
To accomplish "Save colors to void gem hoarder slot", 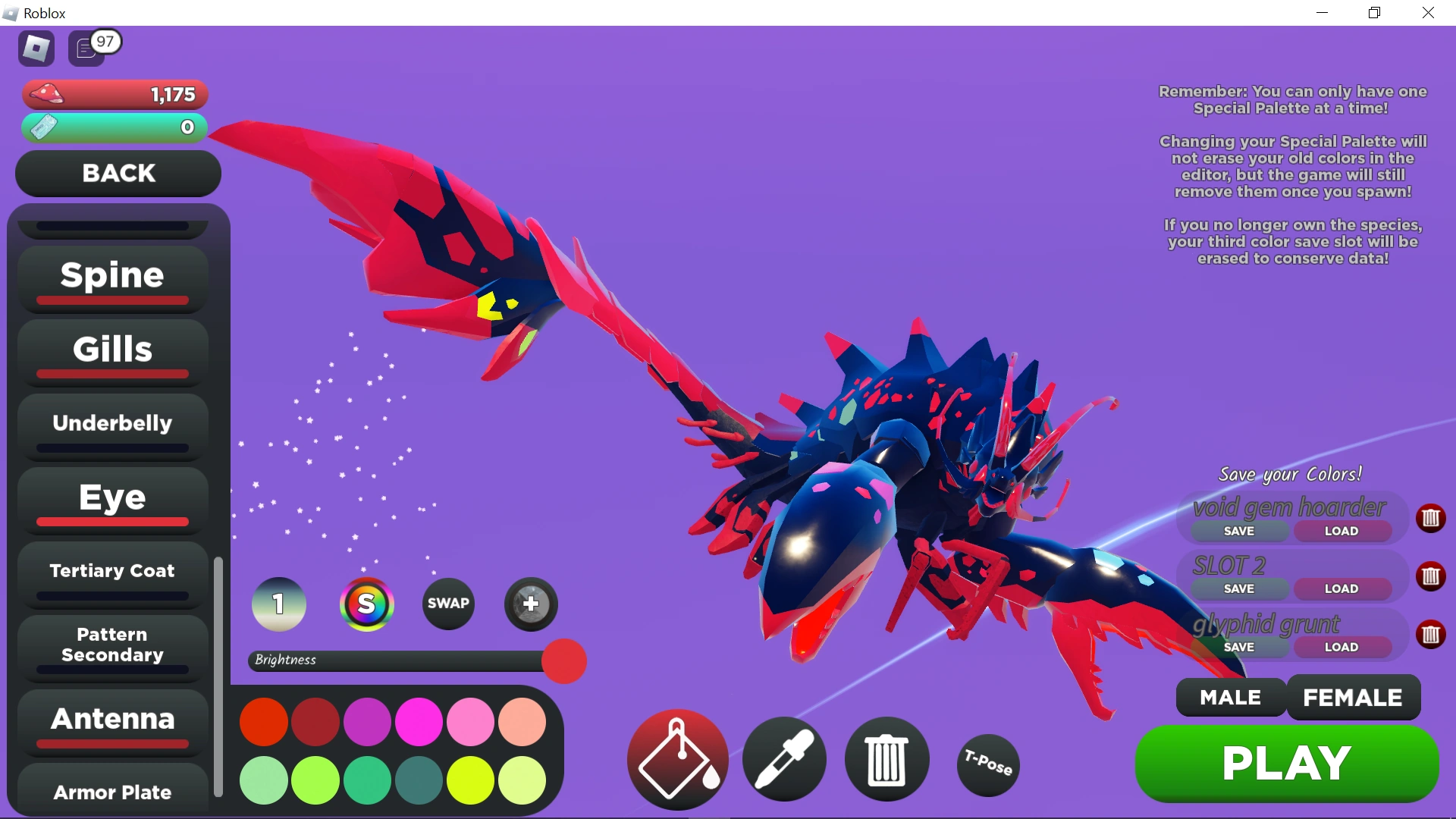I will pos(1241,531).
